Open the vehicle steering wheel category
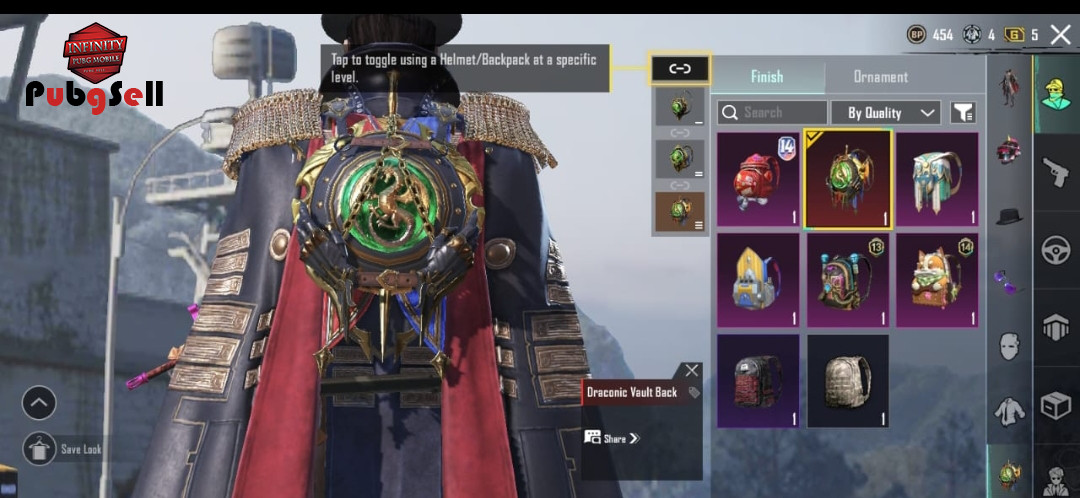 [x=1056, y=250]
